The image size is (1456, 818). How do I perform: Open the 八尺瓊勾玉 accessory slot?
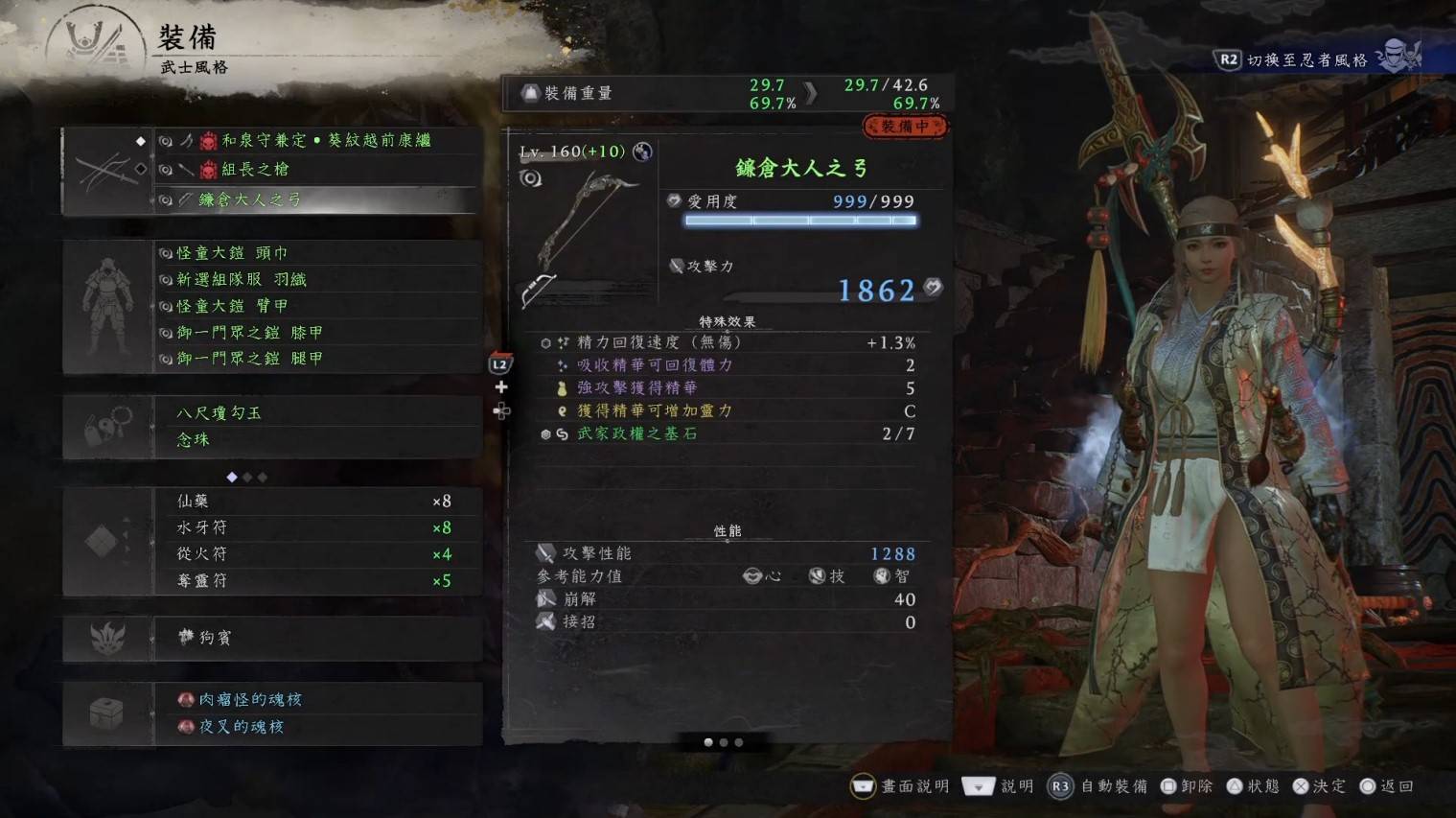(220, 413)
